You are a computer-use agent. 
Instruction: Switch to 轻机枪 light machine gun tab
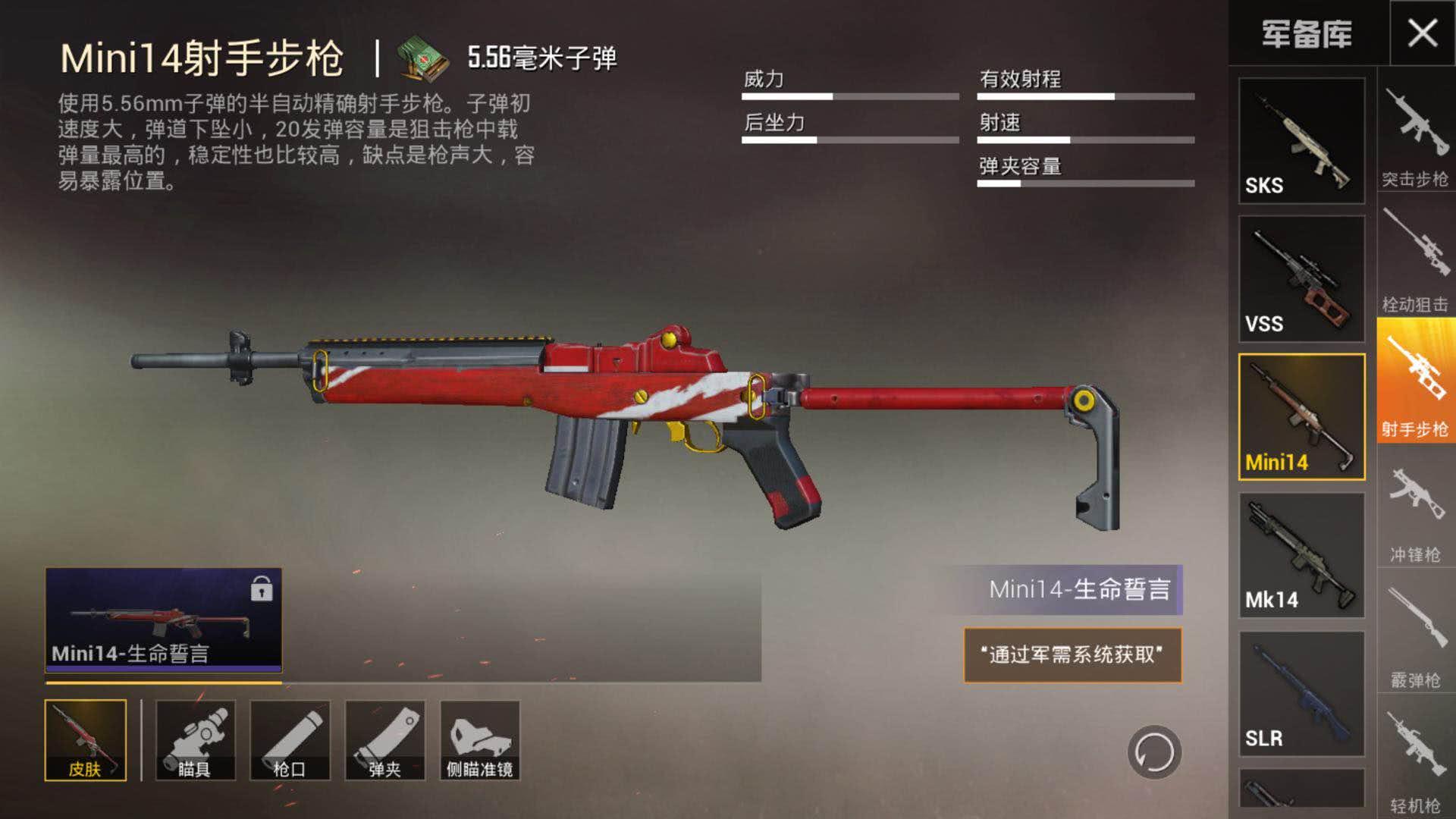(1415, 762)
